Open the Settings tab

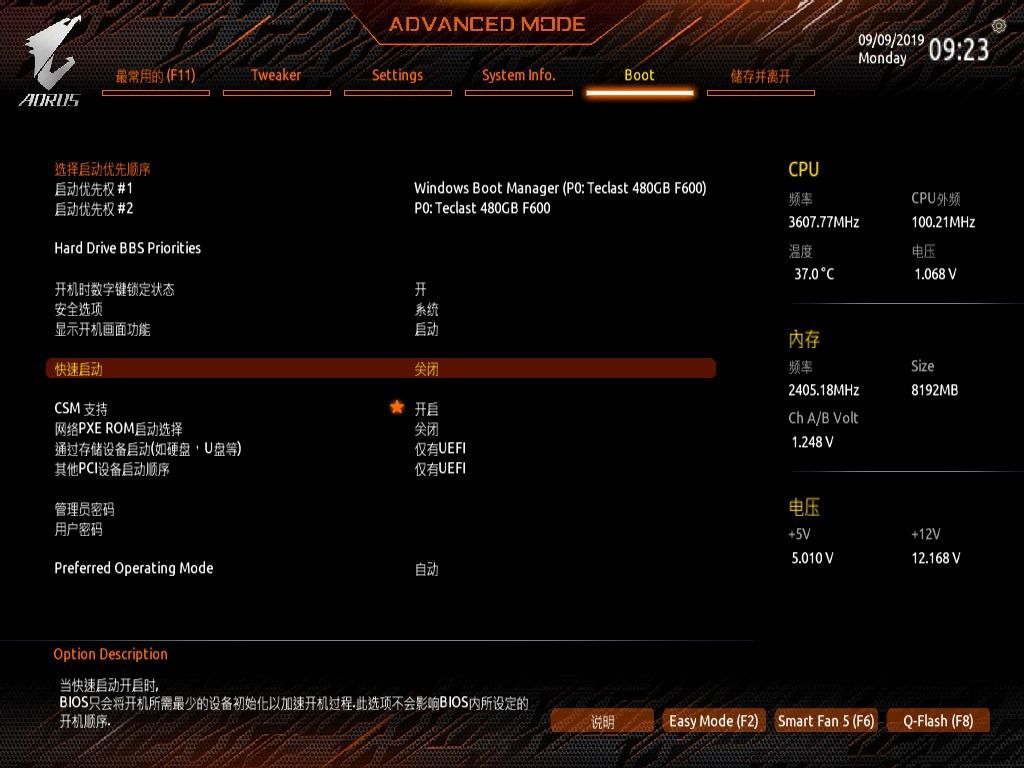[x=397, y=76]
